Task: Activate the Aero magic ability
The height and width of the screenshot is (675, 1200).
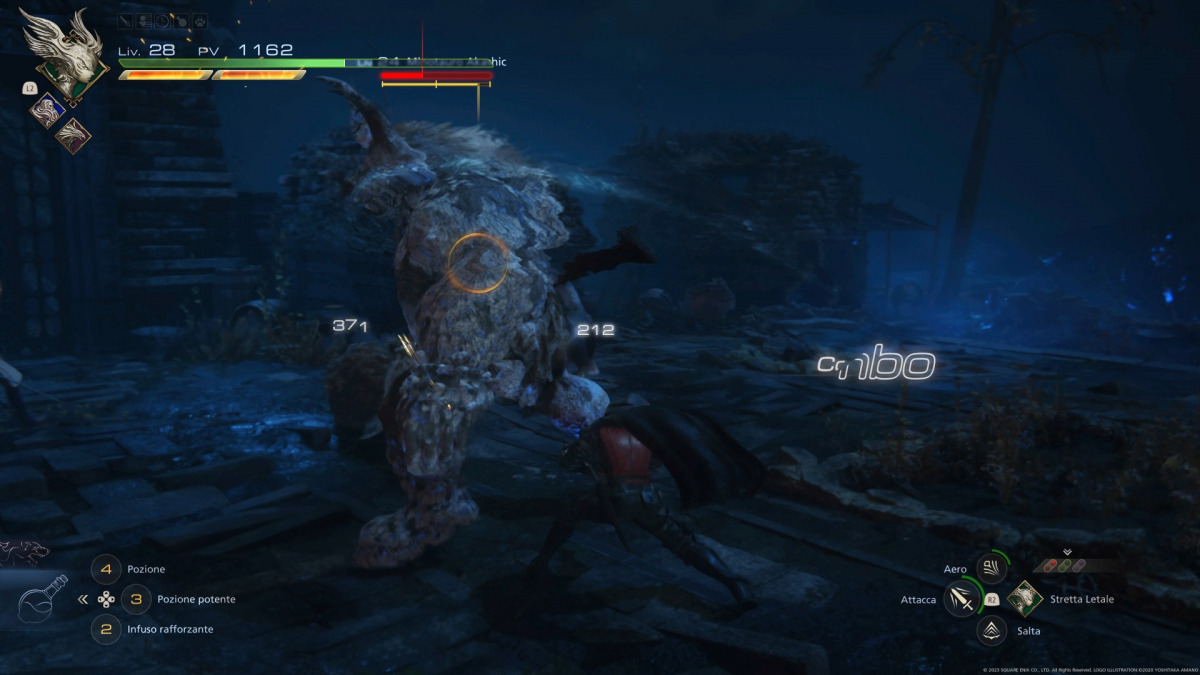Action: tap(991, 569)
